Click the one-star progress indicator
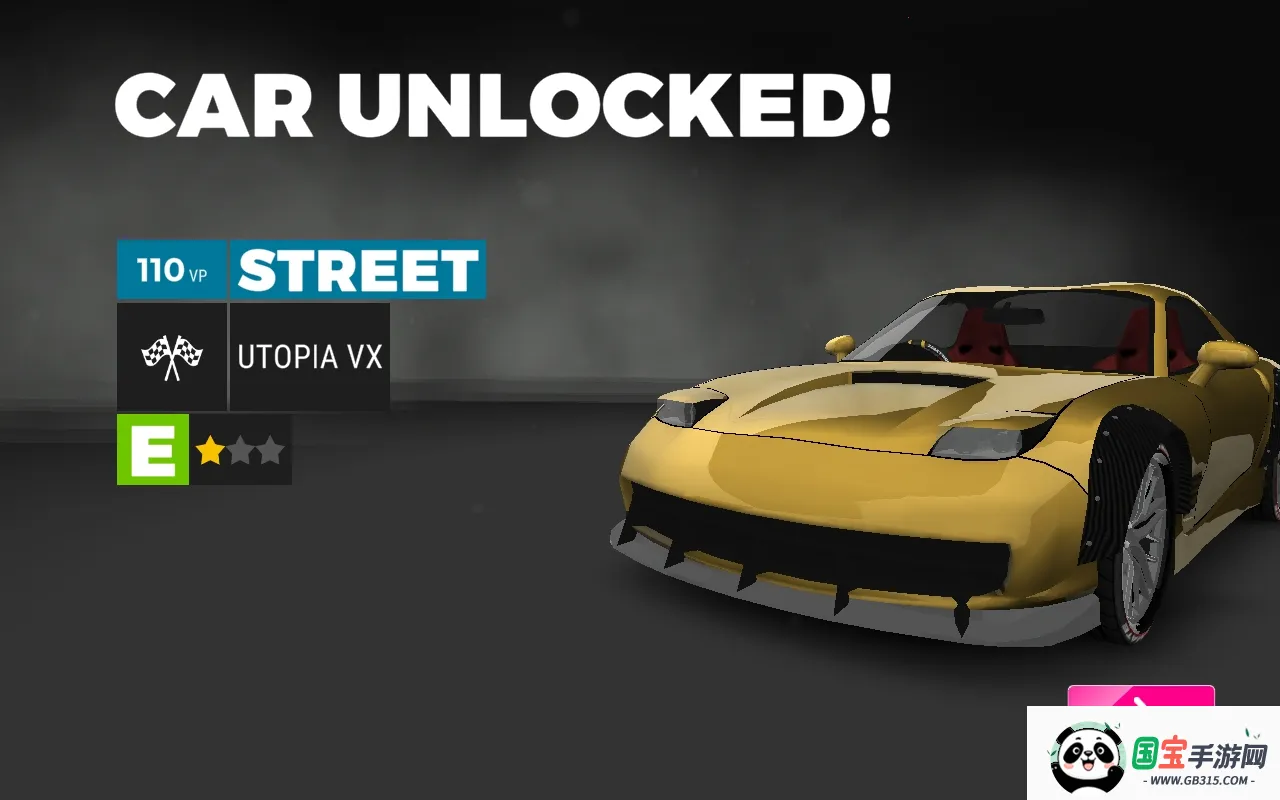 tap(240, 450)
